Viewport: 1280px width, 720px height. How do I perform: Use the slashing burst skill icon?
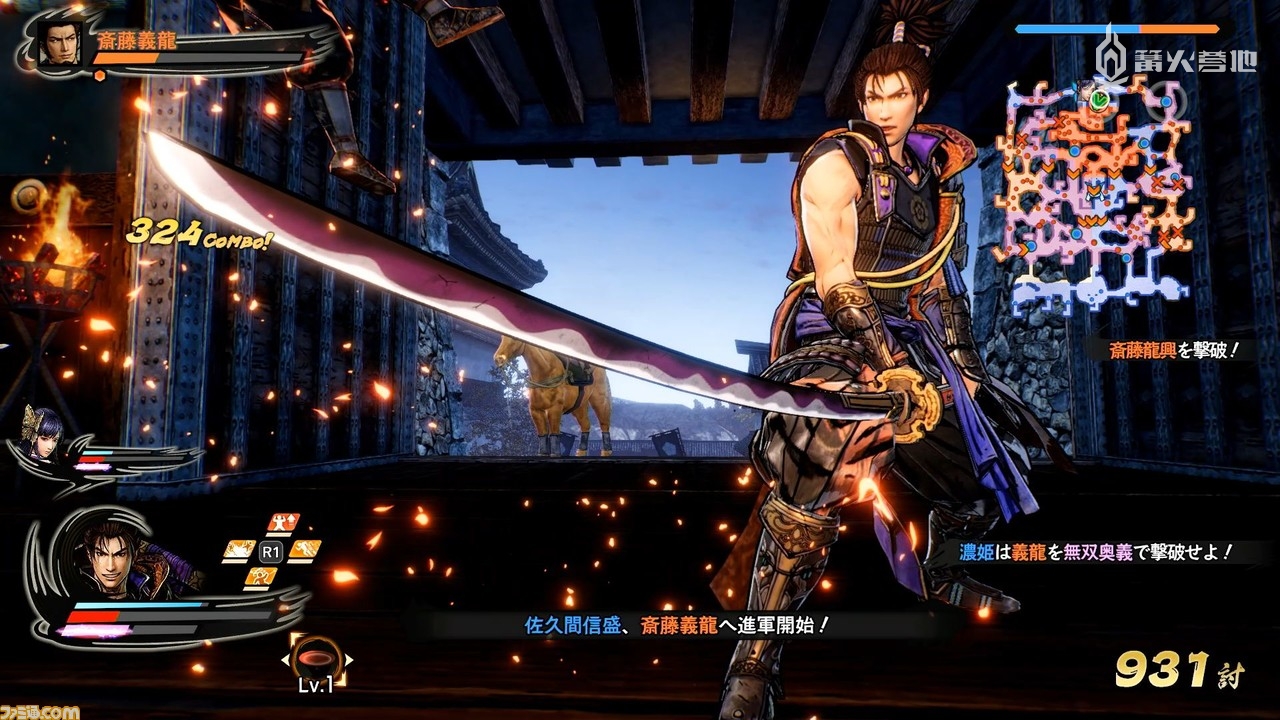238,549
